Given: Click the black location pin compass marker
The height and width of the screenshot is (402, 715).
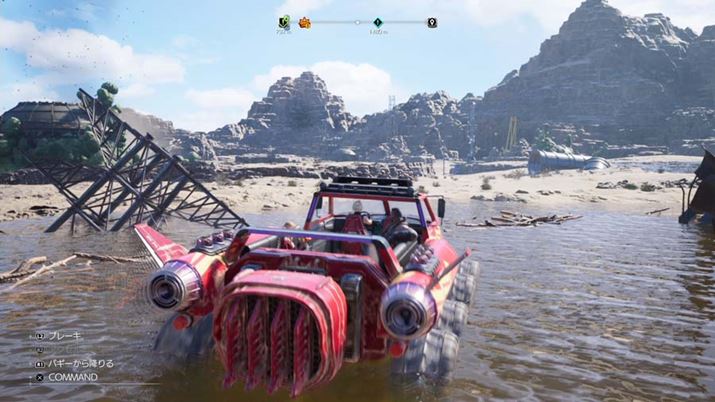Looking at the screenshot, I should [x=432, y=22].
